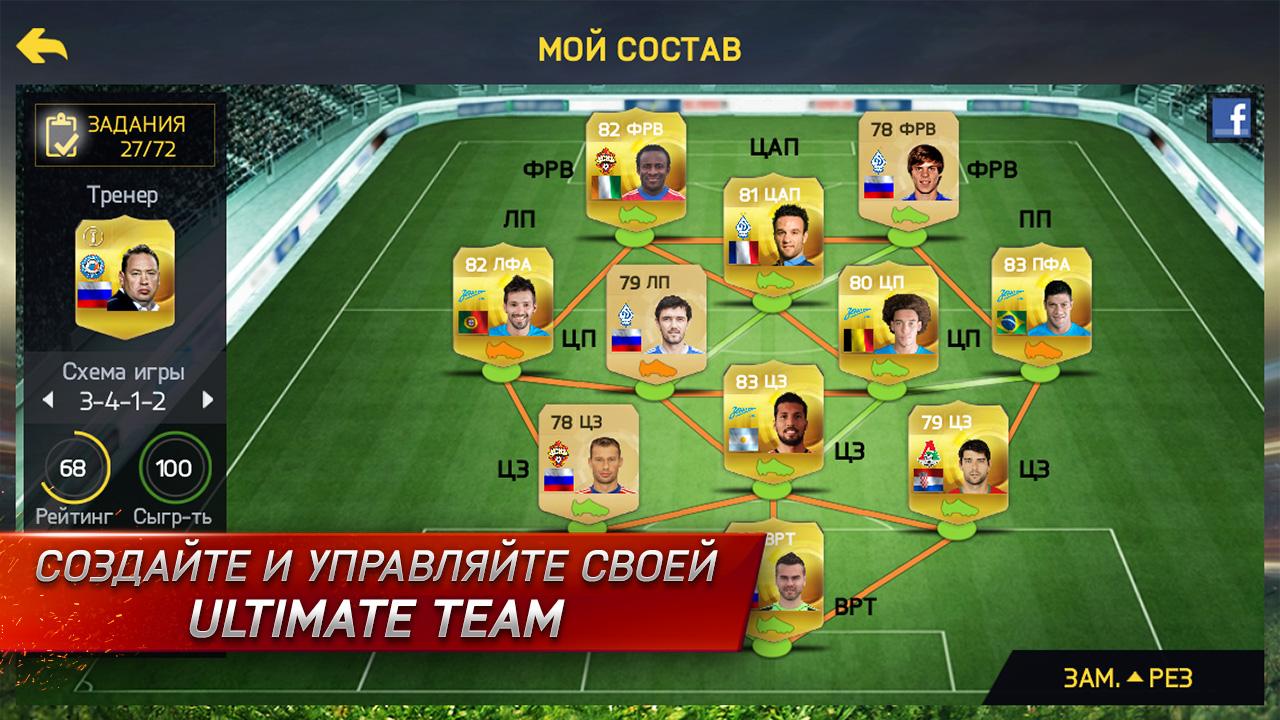
Task: Go back with the yellow arrow
Action: point(42,46)
